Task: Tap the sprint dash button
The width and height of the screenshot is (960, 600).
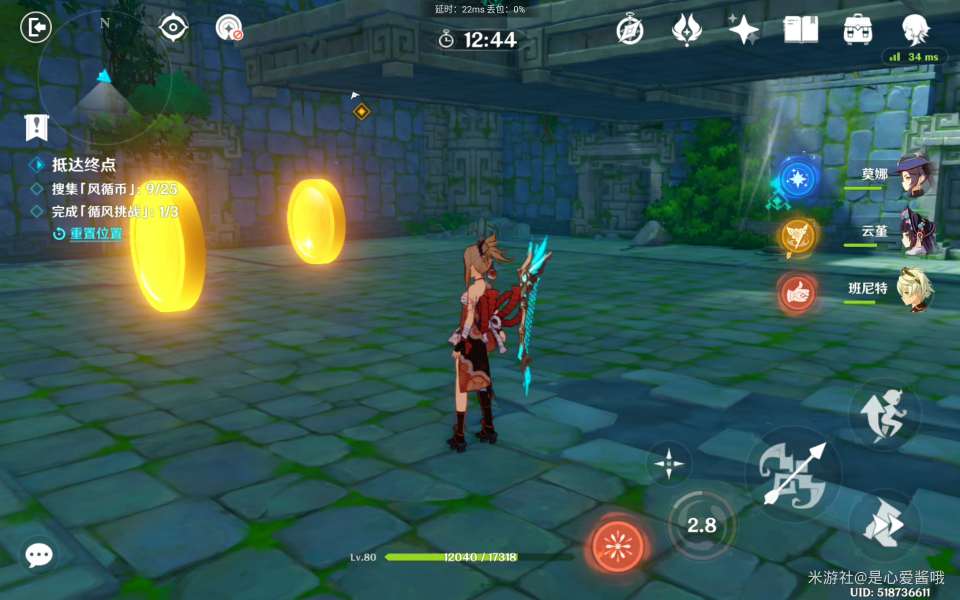Action: tap(884, 525)
